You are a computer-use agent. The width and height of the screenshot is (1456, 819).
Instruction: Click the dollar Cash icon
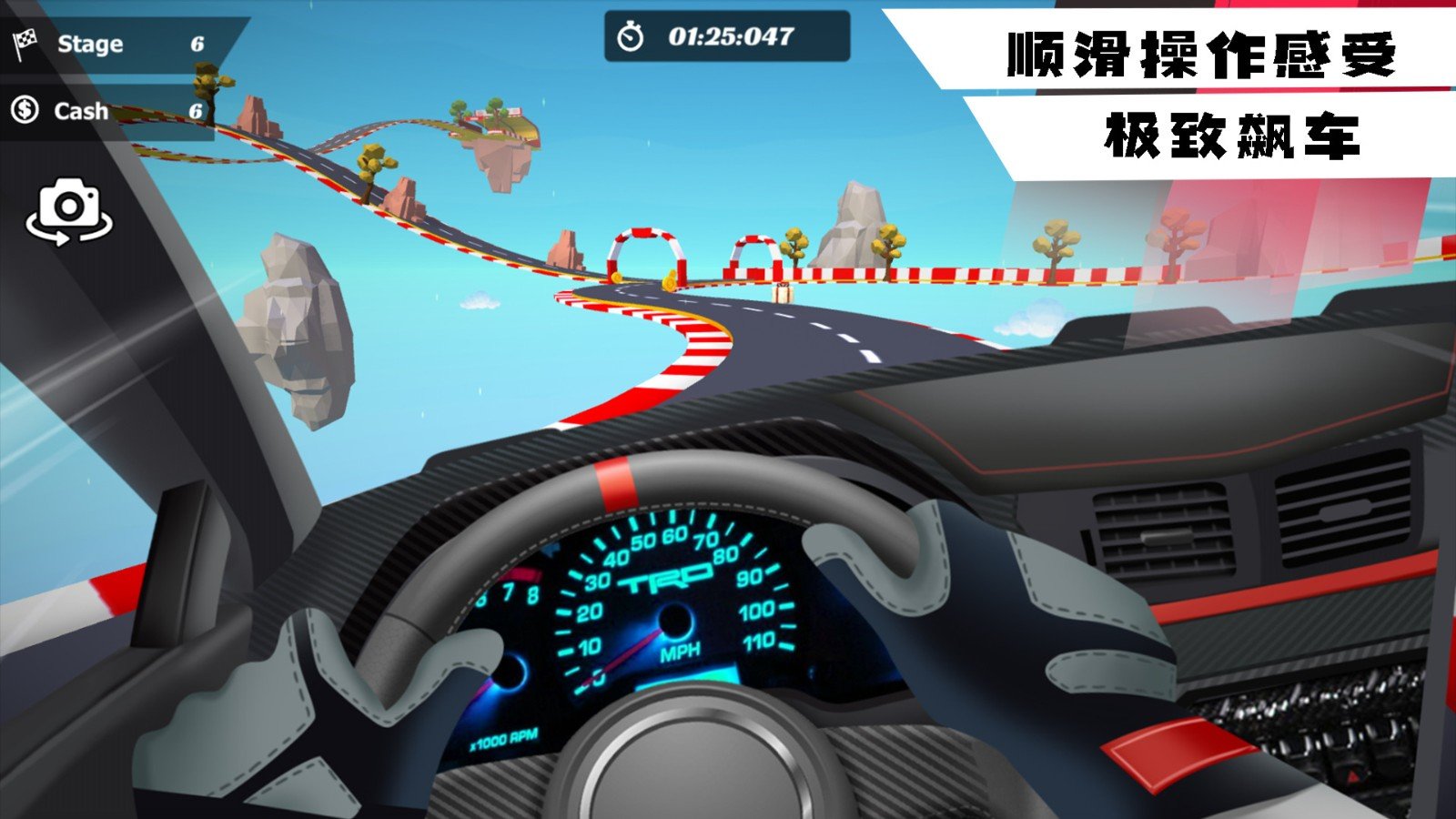(25, 110)
